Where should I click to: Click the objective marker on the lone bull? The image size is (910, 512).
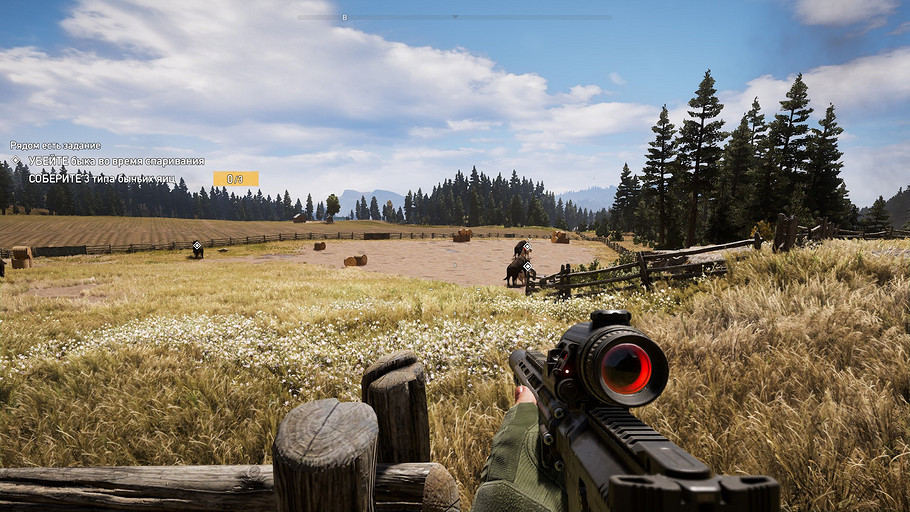(x=197, y=245)
